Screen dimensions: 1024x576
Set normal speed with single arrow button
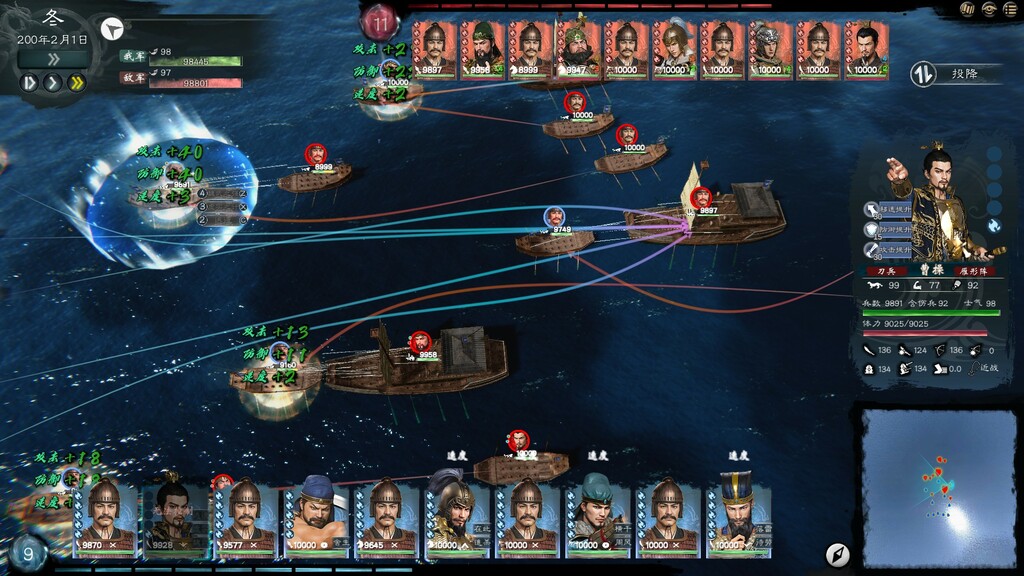coord(52,82)
